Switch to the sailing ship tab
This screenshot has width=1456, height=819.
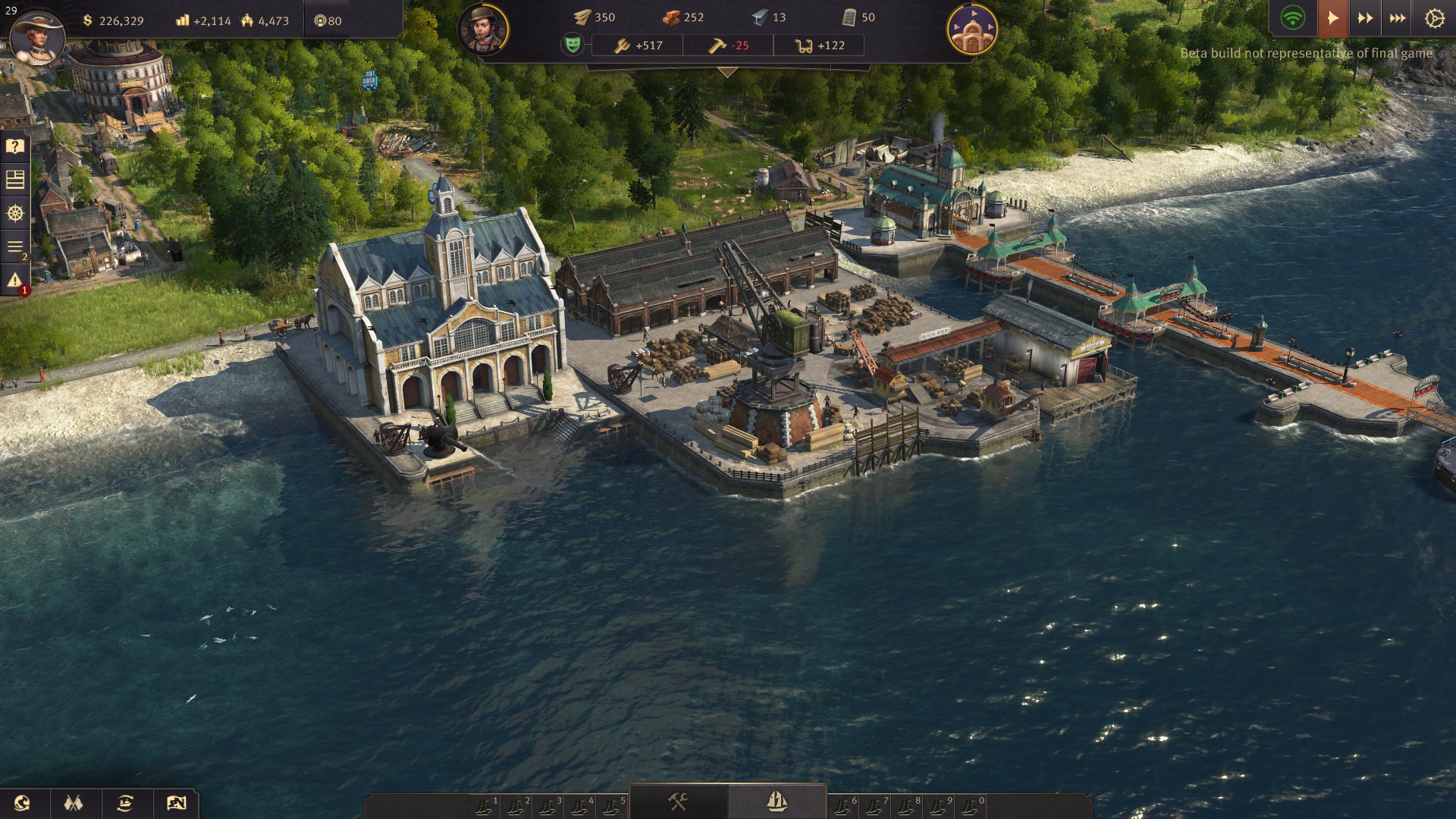tap(777, 802)
